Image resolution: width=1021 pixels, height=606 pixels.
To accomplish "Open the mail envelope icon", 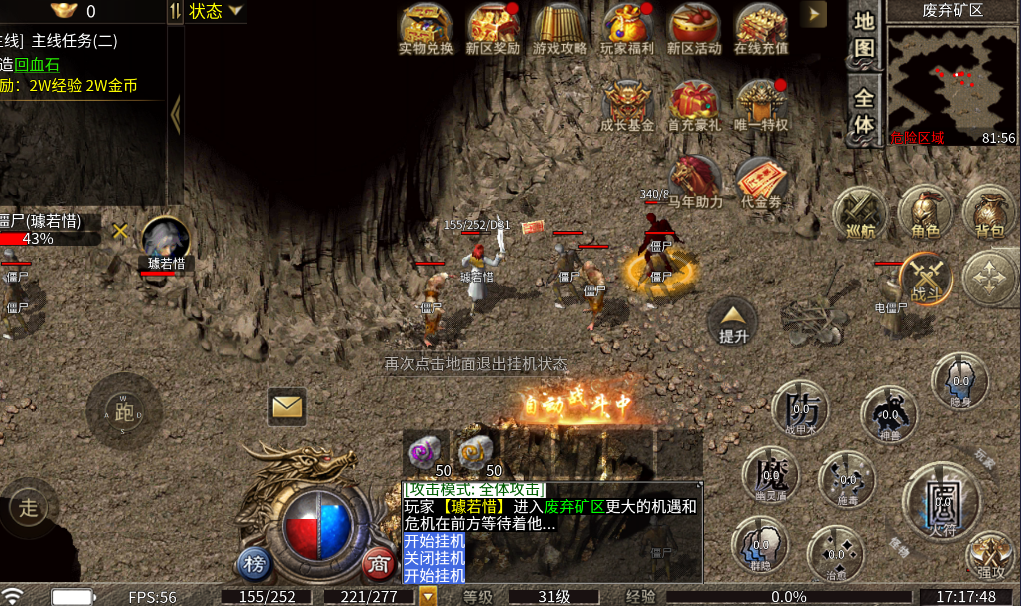I will point(287,406).
